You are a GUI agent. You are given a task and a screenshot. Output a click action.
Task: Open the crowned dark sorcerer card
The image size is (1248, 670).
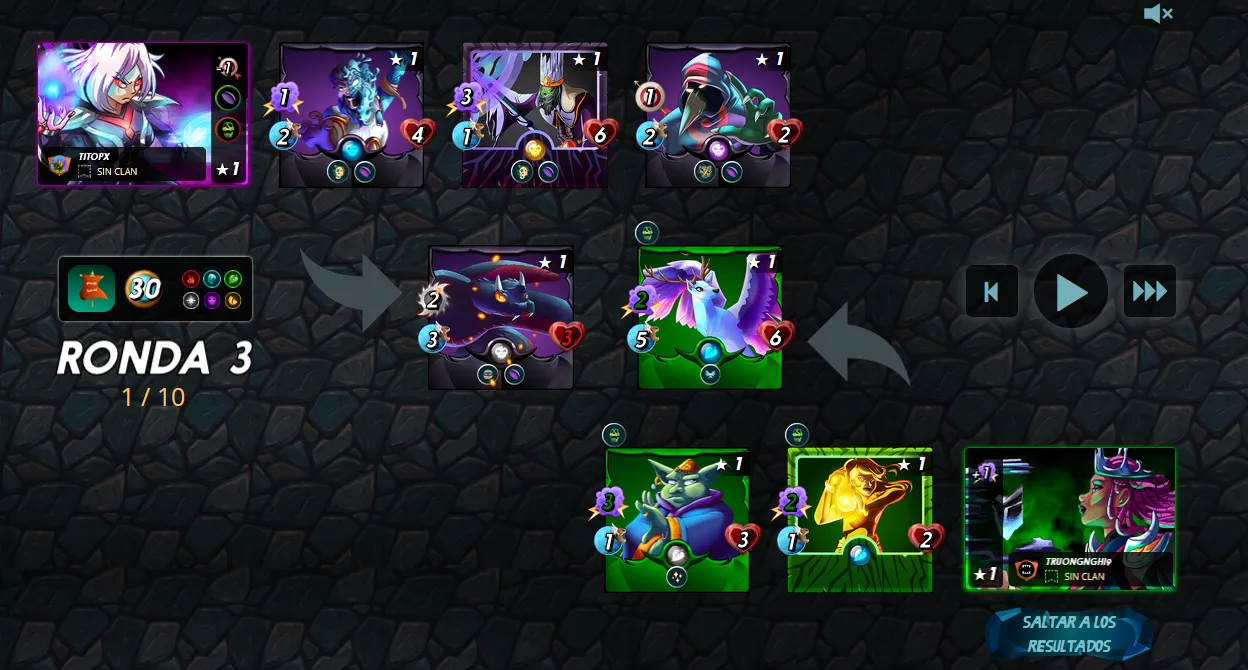(x=535, y=114)
